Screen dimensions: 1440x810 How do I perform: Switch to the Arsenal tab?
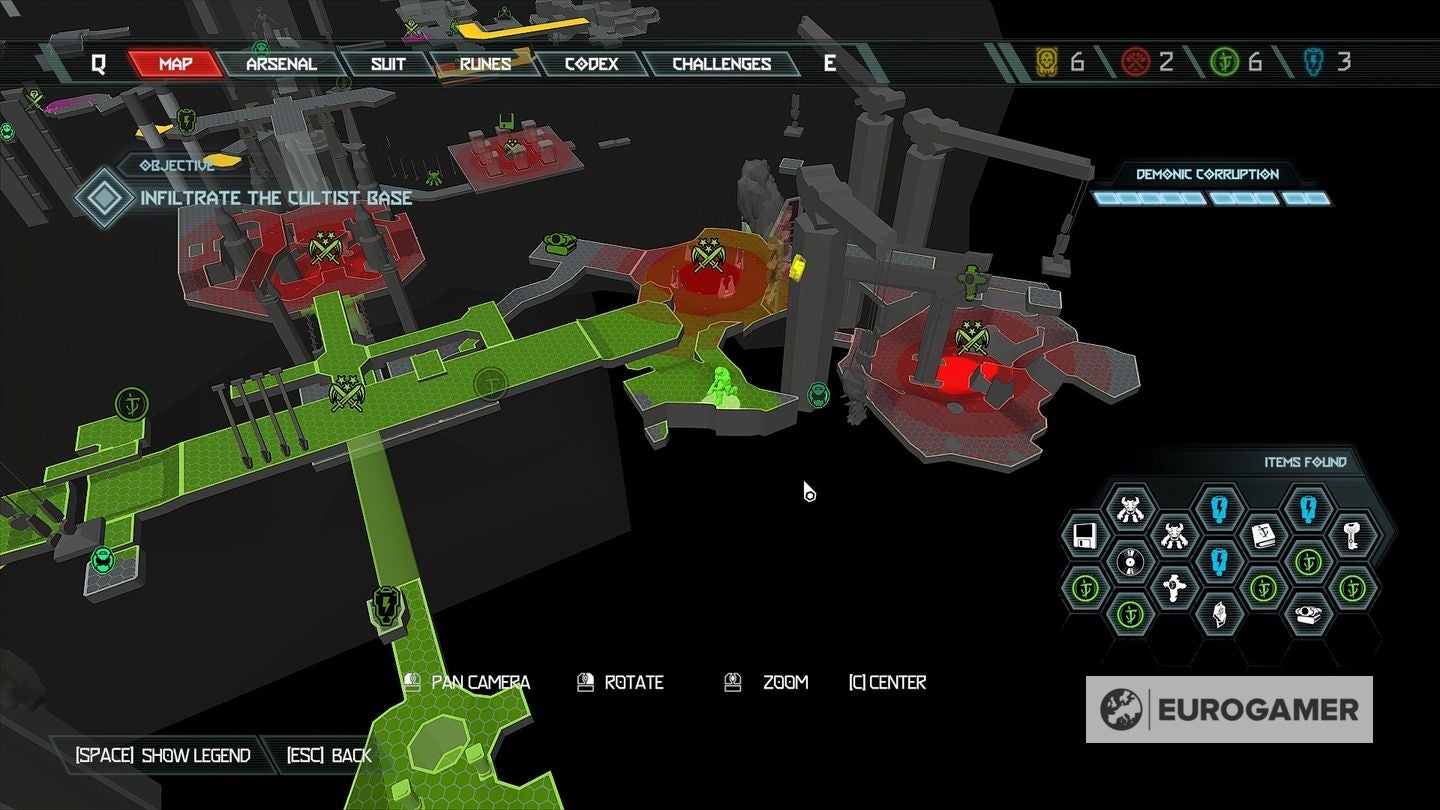tap(281, 64)
